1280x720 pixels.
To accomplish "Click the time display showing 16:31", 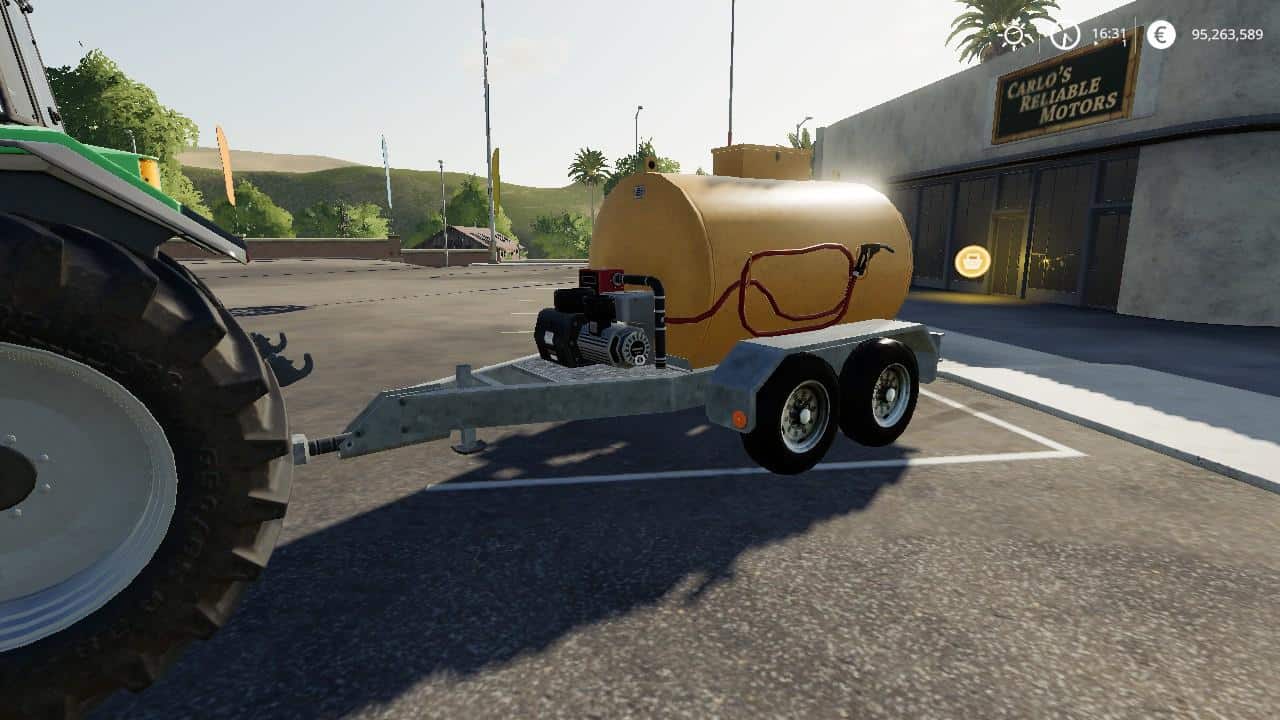I will pyautogui.click(x=1110, y=31).
